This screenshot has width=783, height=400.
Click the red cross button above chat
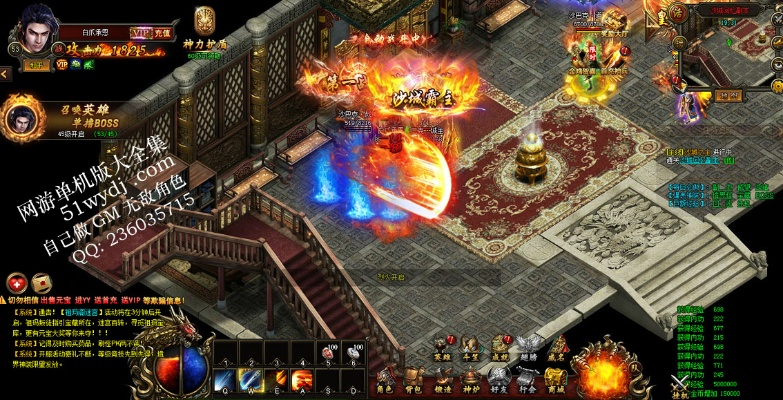[x=16, y=281]
